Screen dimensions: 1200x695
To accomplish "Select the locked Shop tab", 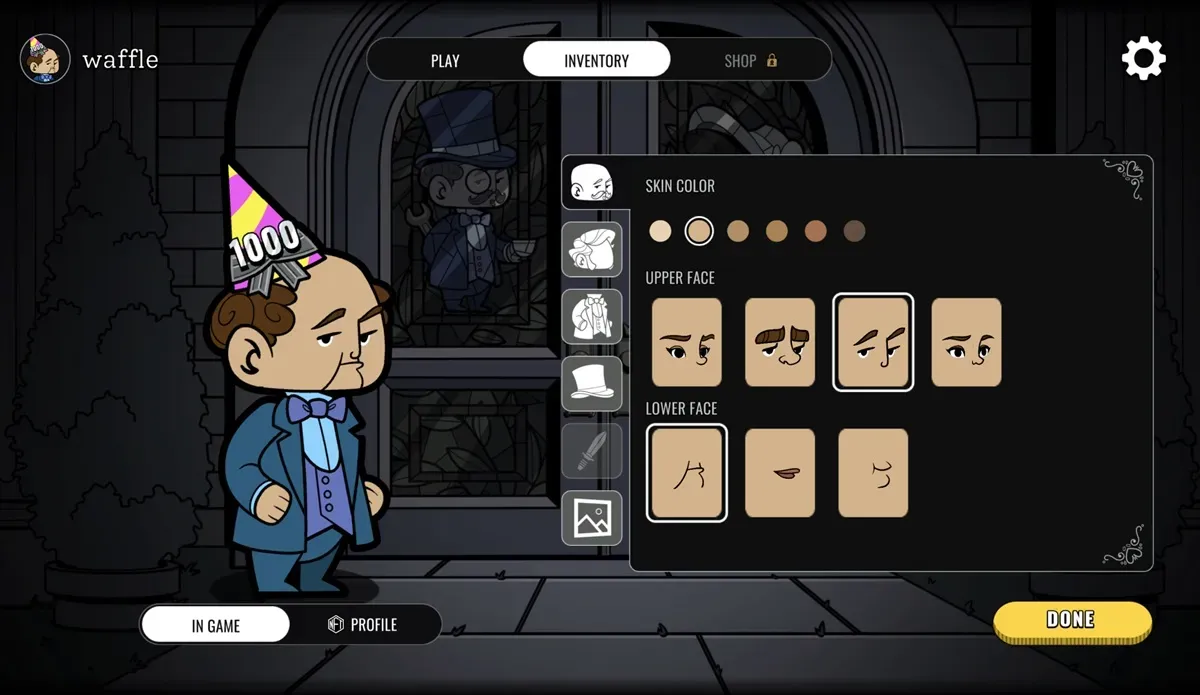I will tap(750, 60).
